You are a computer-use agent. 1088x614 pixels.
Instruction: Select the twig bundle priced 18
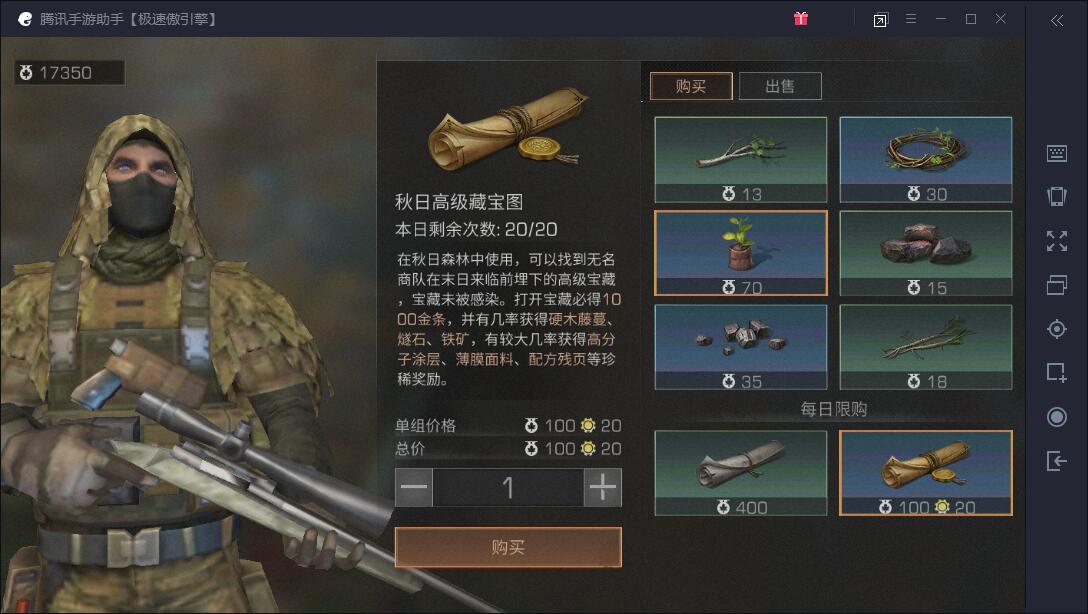[x=925, y=347]
